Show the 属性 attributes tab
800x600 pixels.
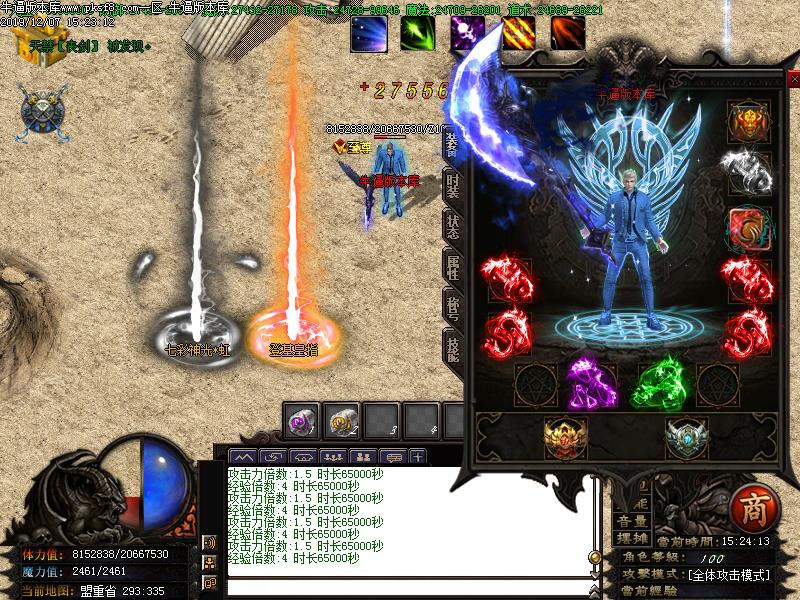(453, 266)
